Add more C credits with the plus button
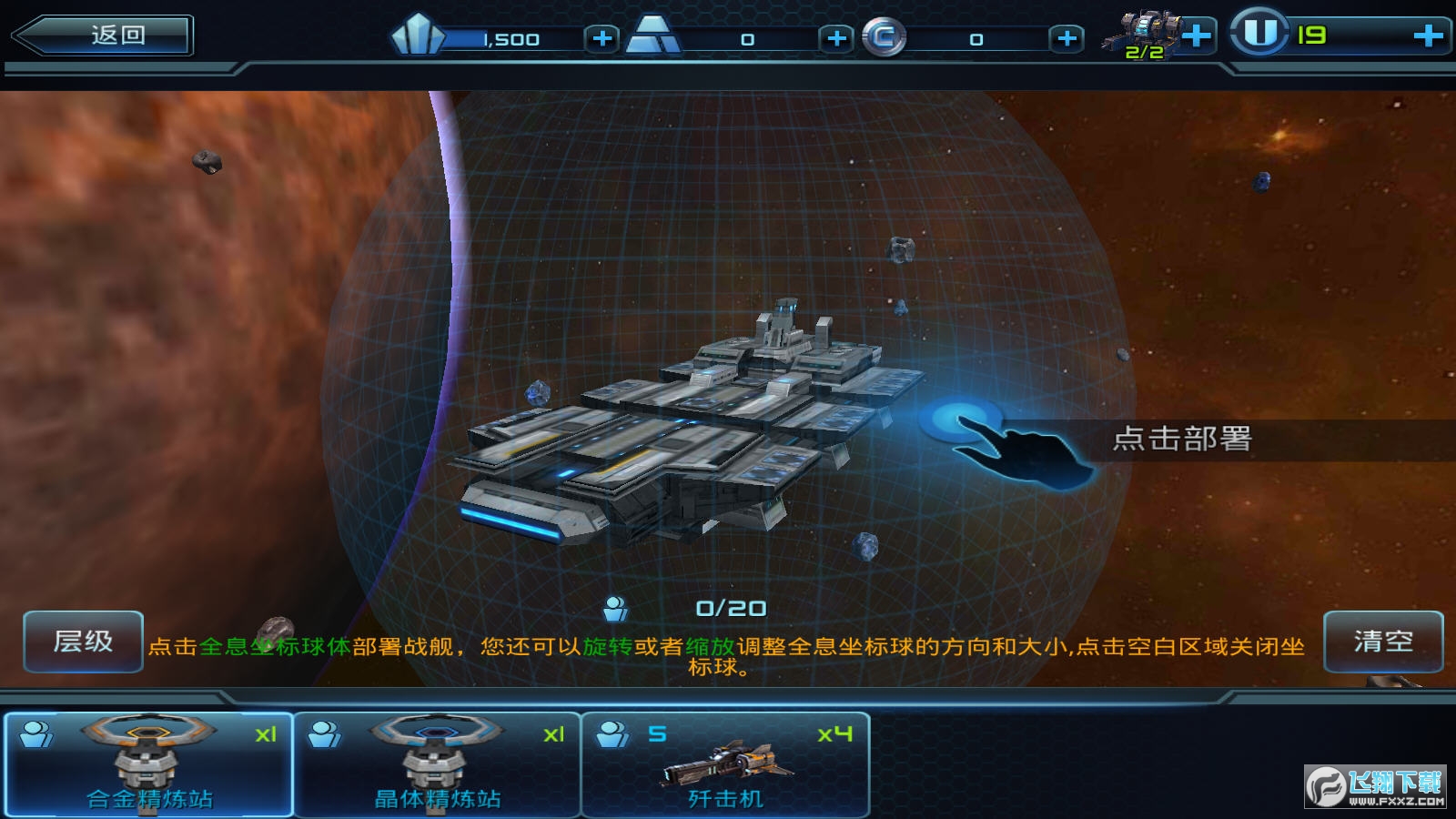The width and height of the screenshot is (1456, 819). coord(1067,38)
